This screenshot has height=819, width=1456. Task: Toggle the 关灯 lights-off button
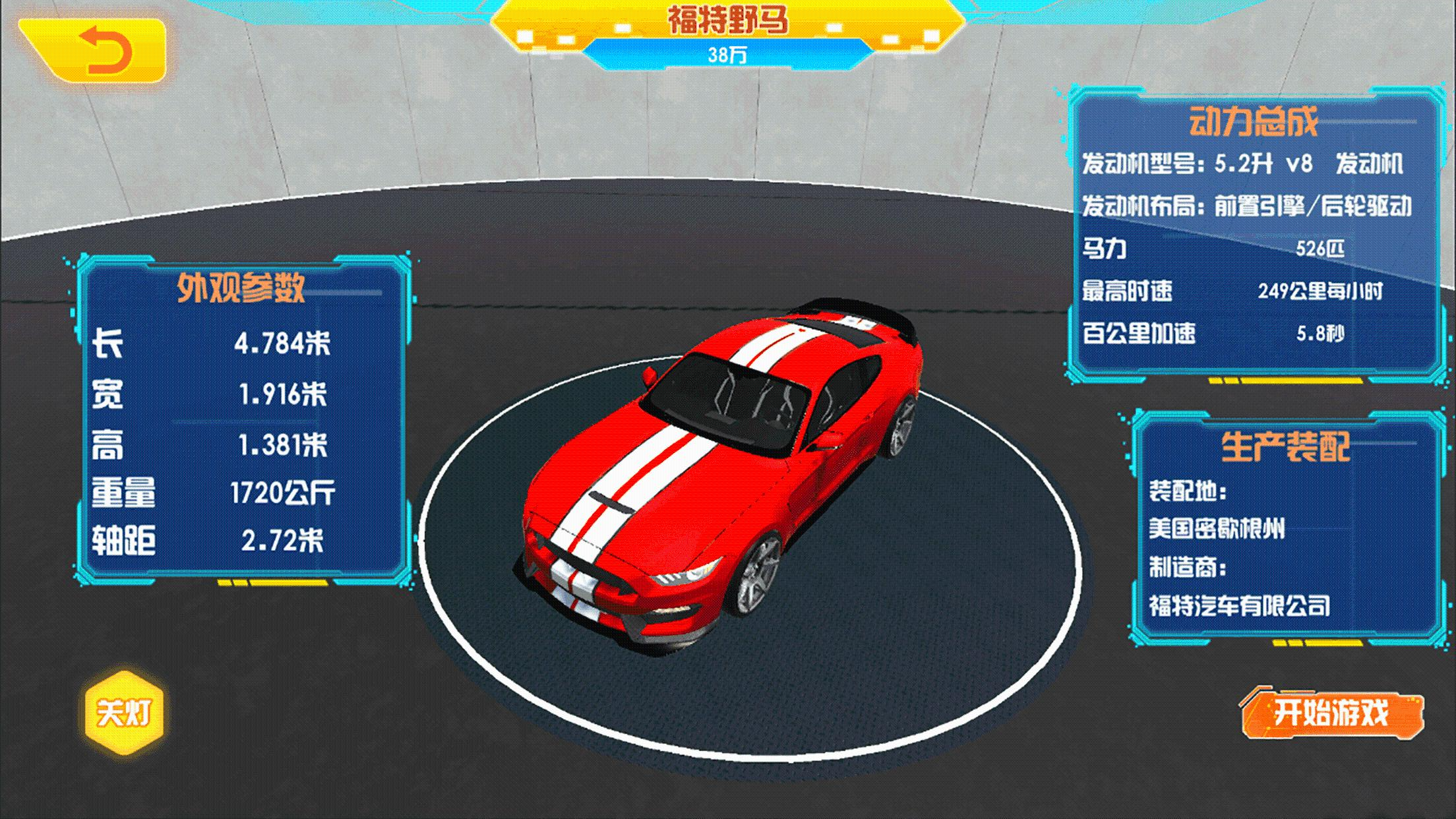point(124,713)
